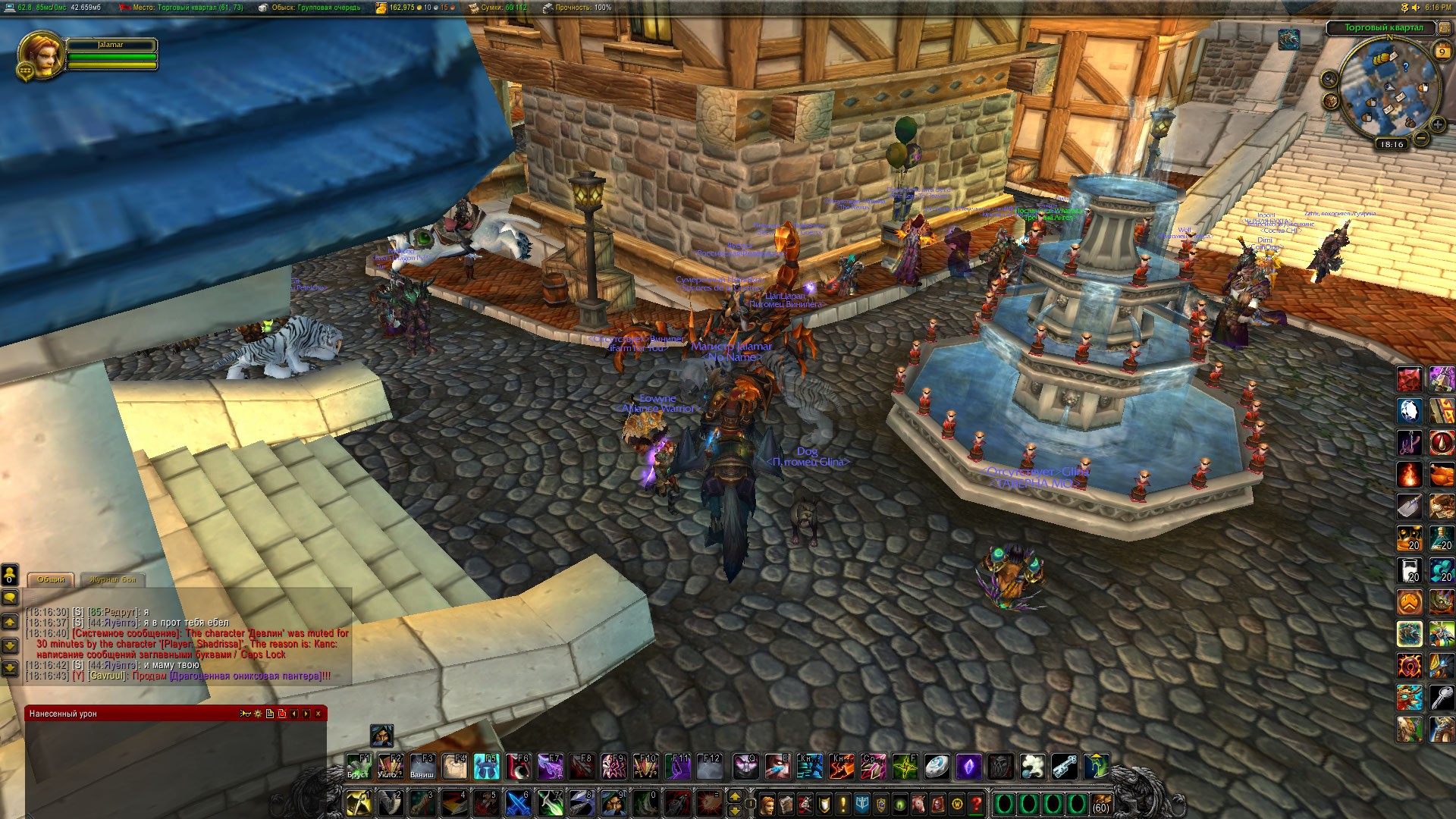
Task: Switch to the Журнал боя chat tab
Action: coord(113,579)
